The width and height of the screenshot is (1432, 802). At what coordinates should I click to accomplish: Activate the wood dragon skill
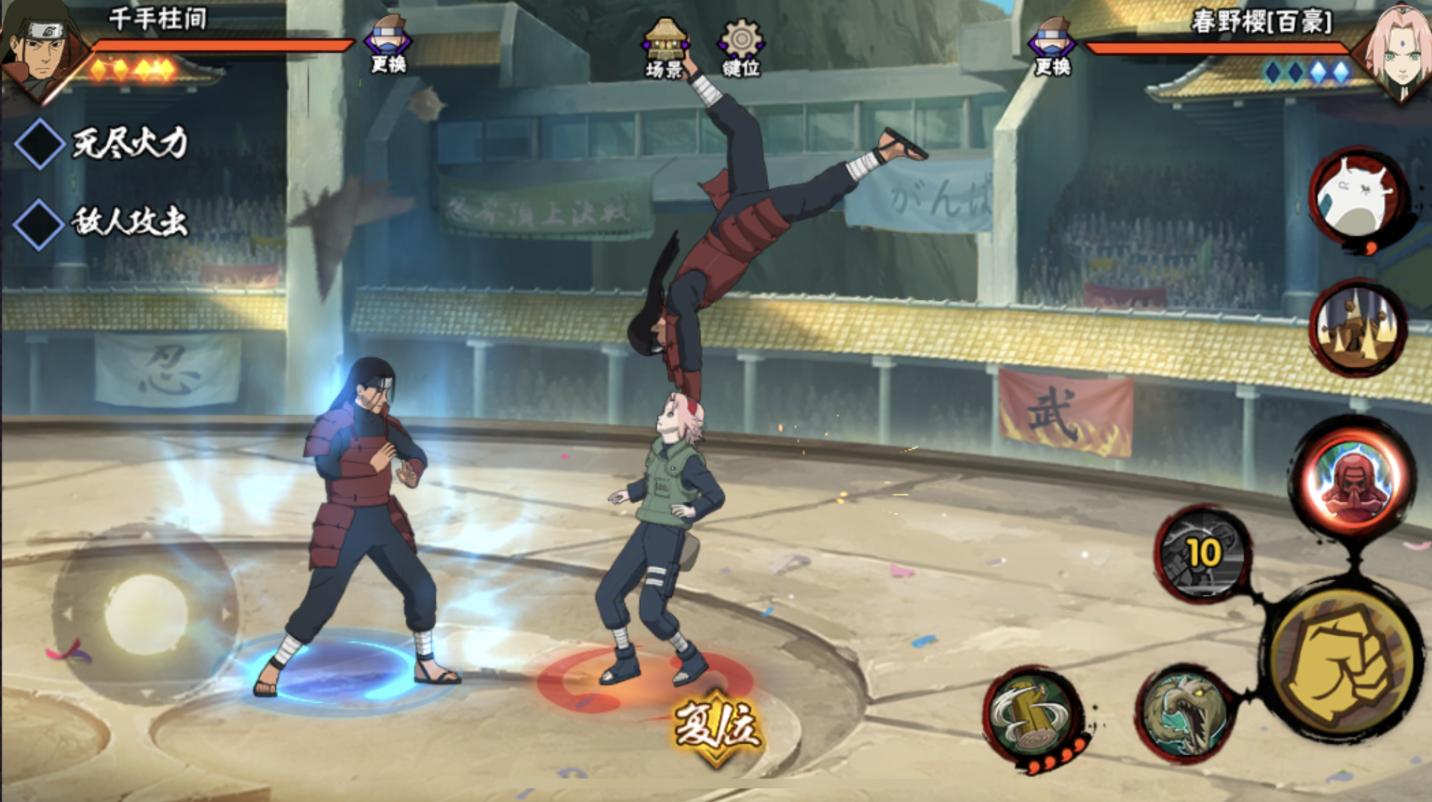tap(1186, 712)
